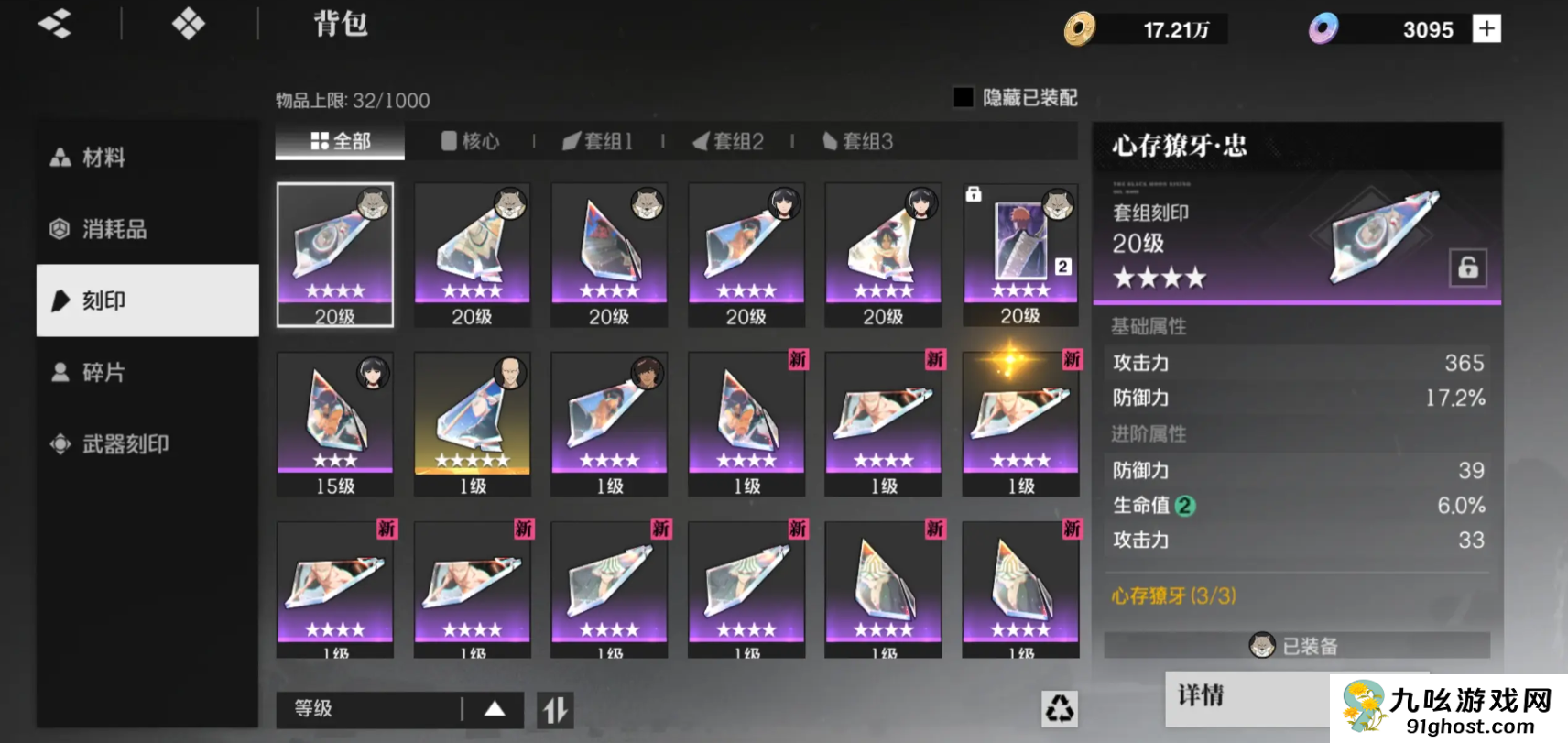Expand the 套组3 filter option

(856, 141)
